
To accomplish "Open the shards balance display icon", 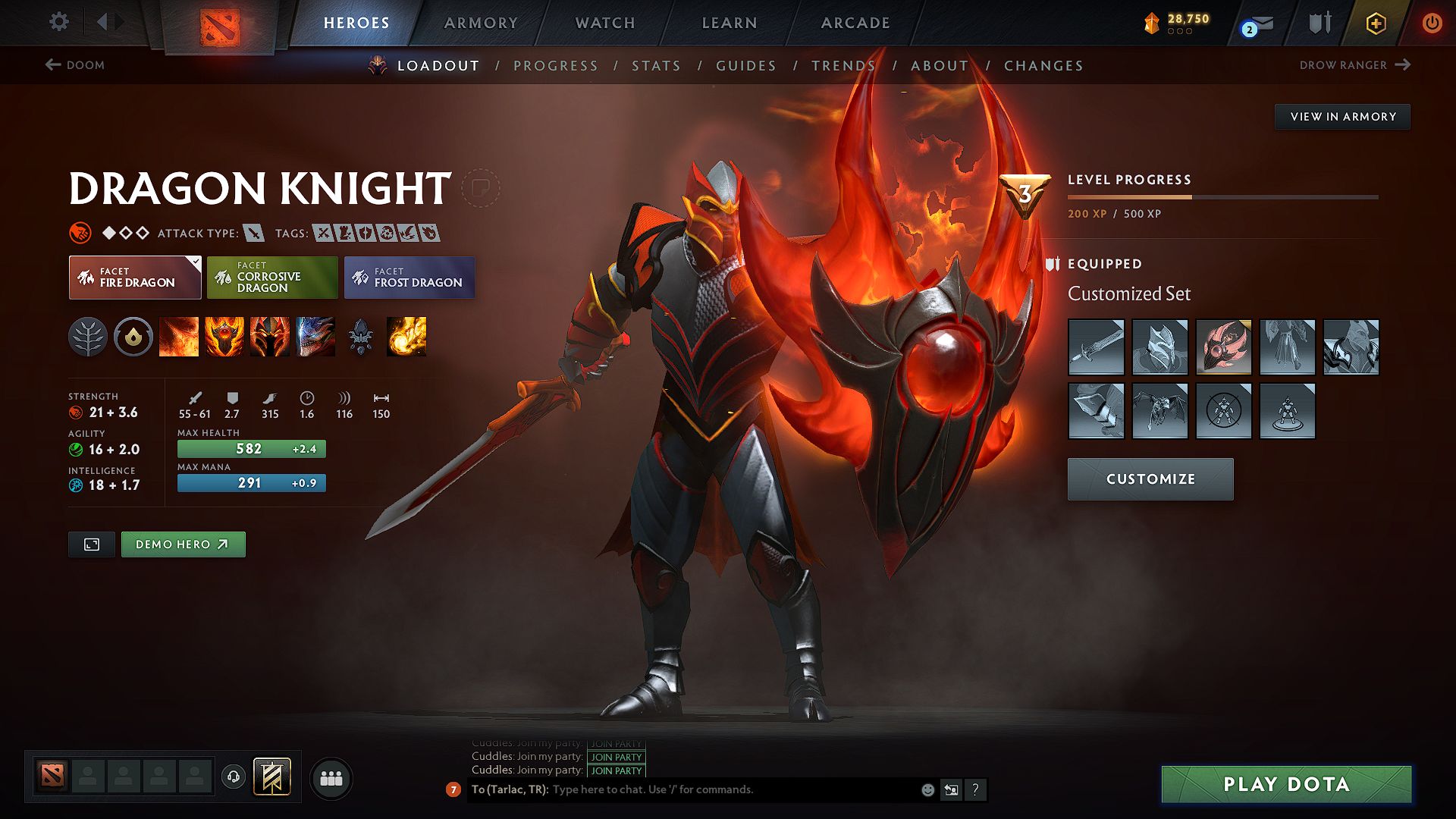I will click(x=1152, y=23).
